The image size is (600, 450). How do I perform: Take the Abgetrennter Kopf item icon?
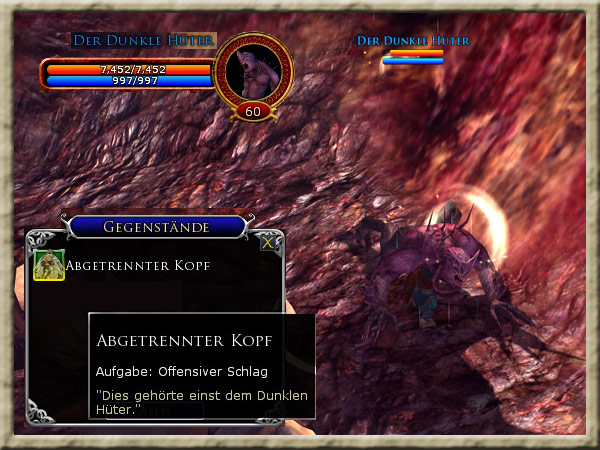pyautogui.click(x=48, y=265)
